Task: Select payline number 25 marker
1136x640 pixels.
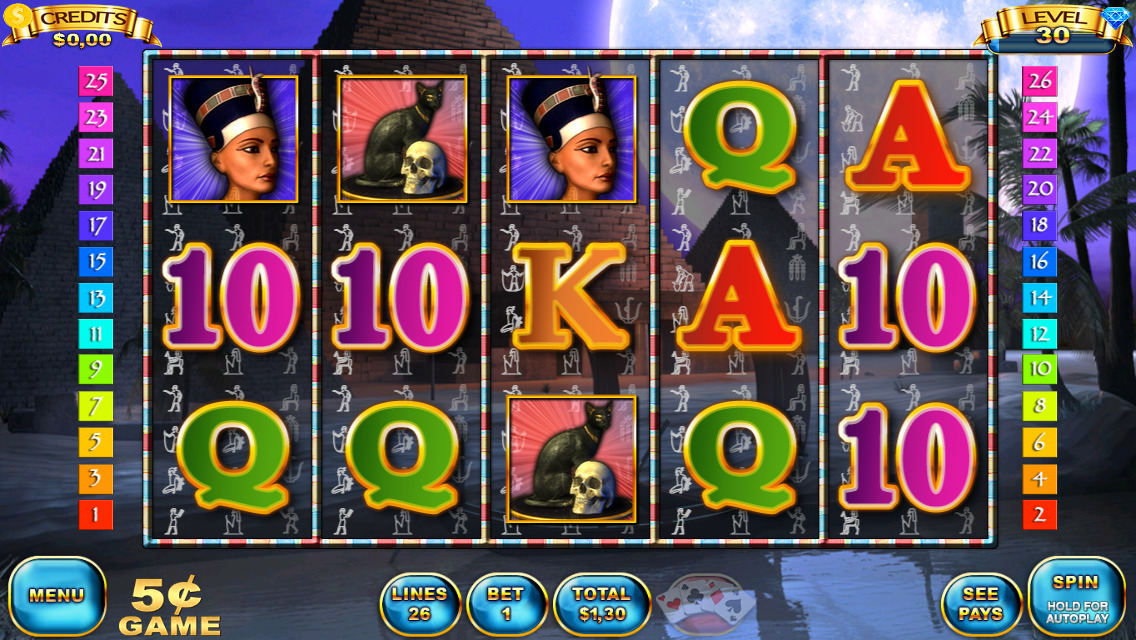Action: click(x=96, y=82)
